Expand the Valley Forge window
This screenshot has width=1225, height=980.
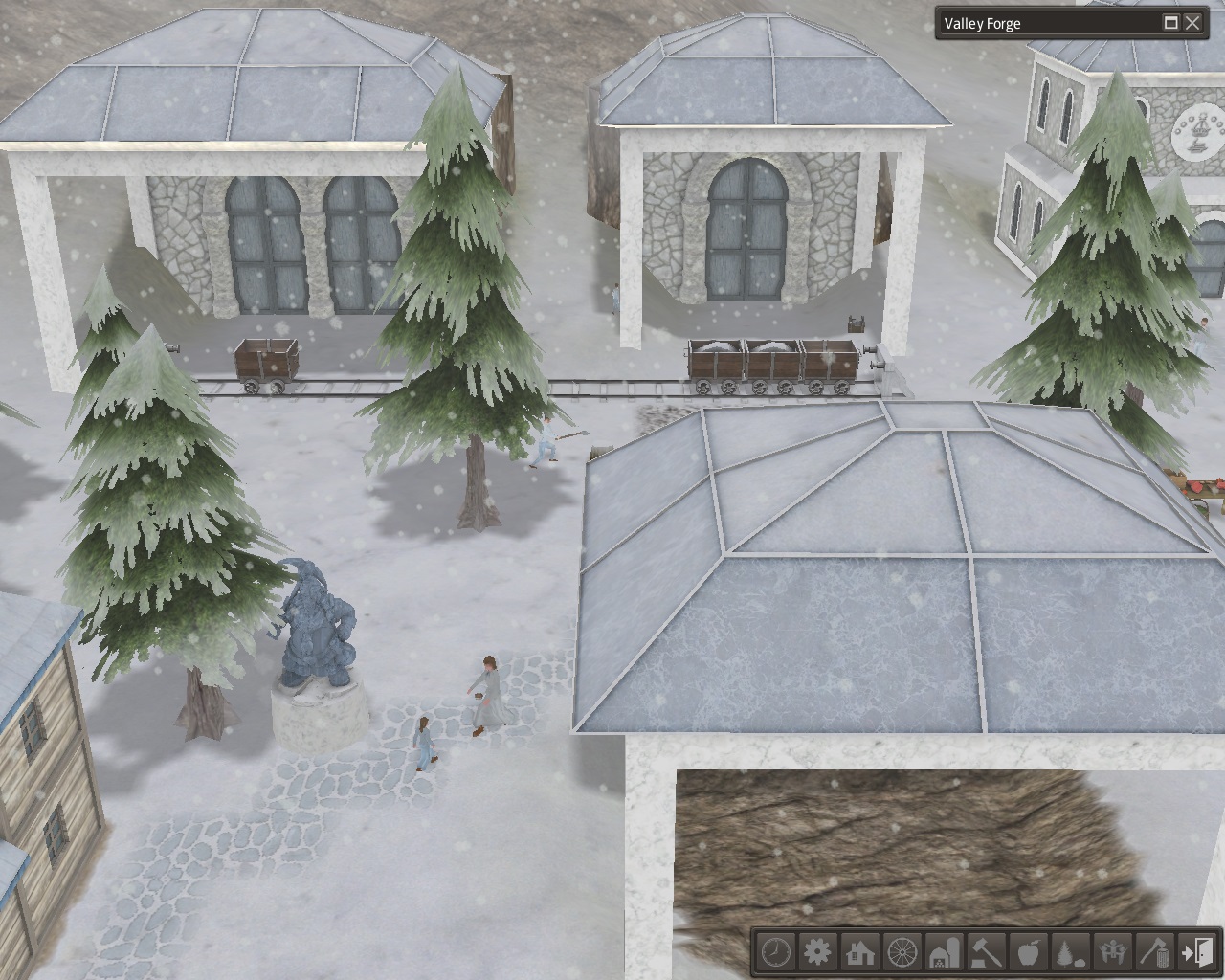(x=1171, y=23)
